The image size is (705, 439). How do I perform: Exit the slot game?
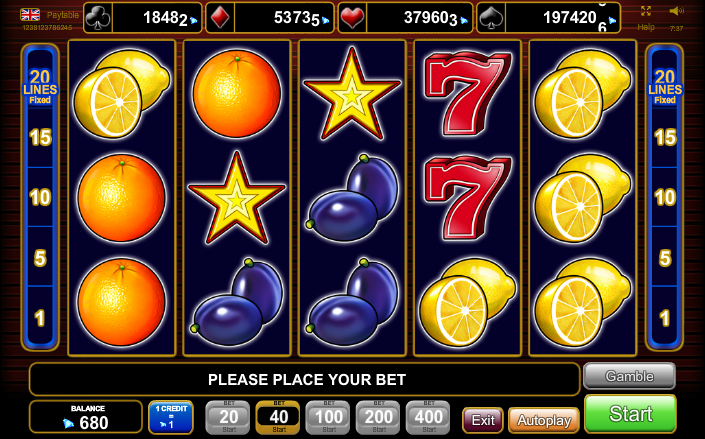[483, 420]
